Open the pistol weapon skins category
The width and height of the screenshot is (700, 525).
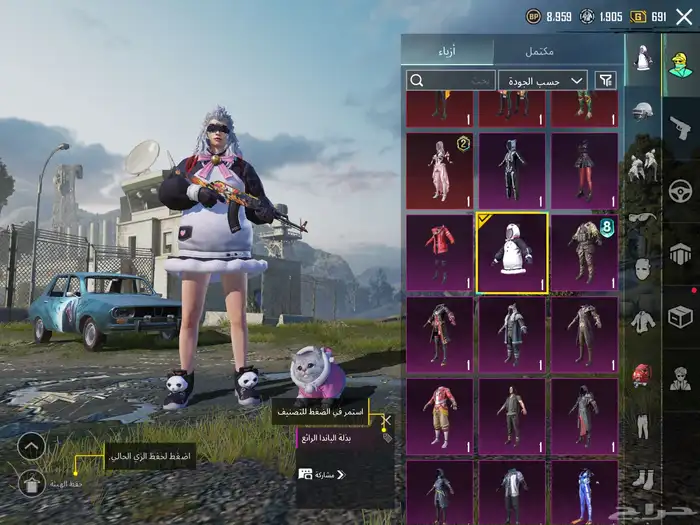681,127
